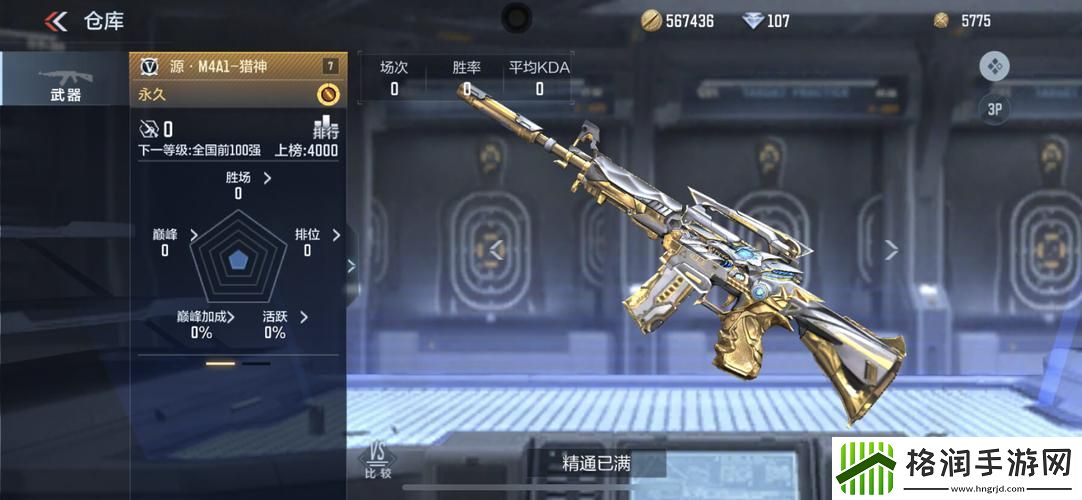Image resolution: width=1082 pixels, height=500 pixels.
Task: Tap the diamond currency icon
Action: 753,20
